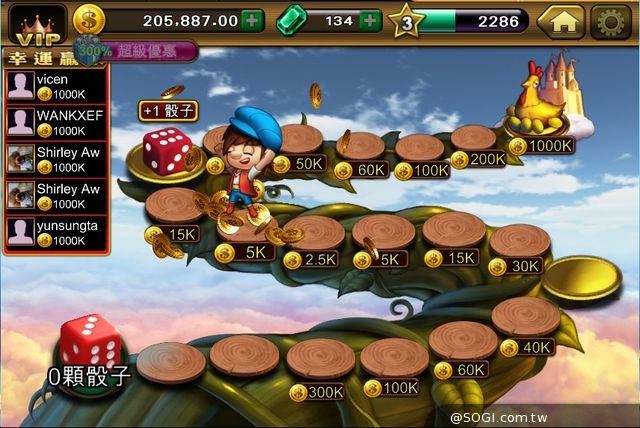This screenshot has height=428, width=640.
Task: Go to the home screen
Action: (x=561, y=21)
